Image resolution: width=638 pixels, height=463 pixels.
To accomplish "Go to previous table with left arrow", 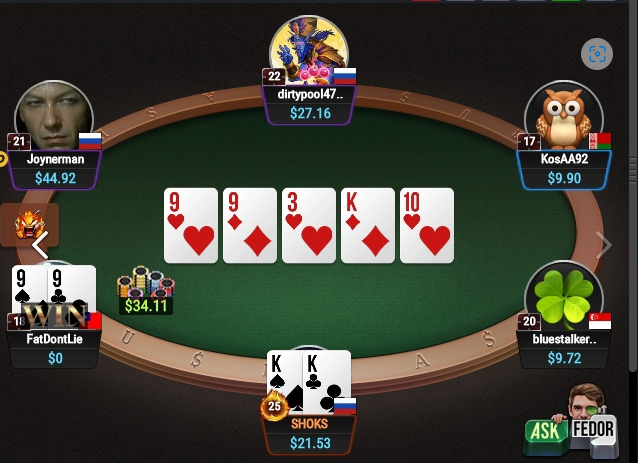I will 40,244.
